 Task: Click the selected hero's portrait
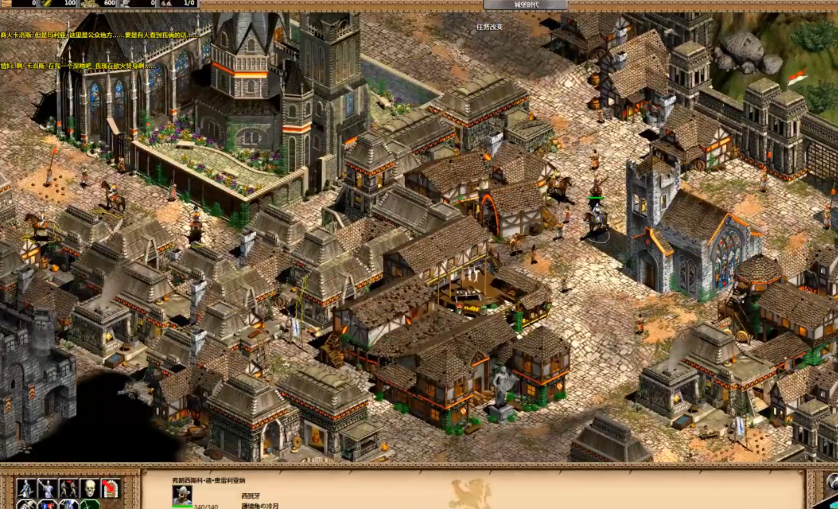[x=182, y=494]
